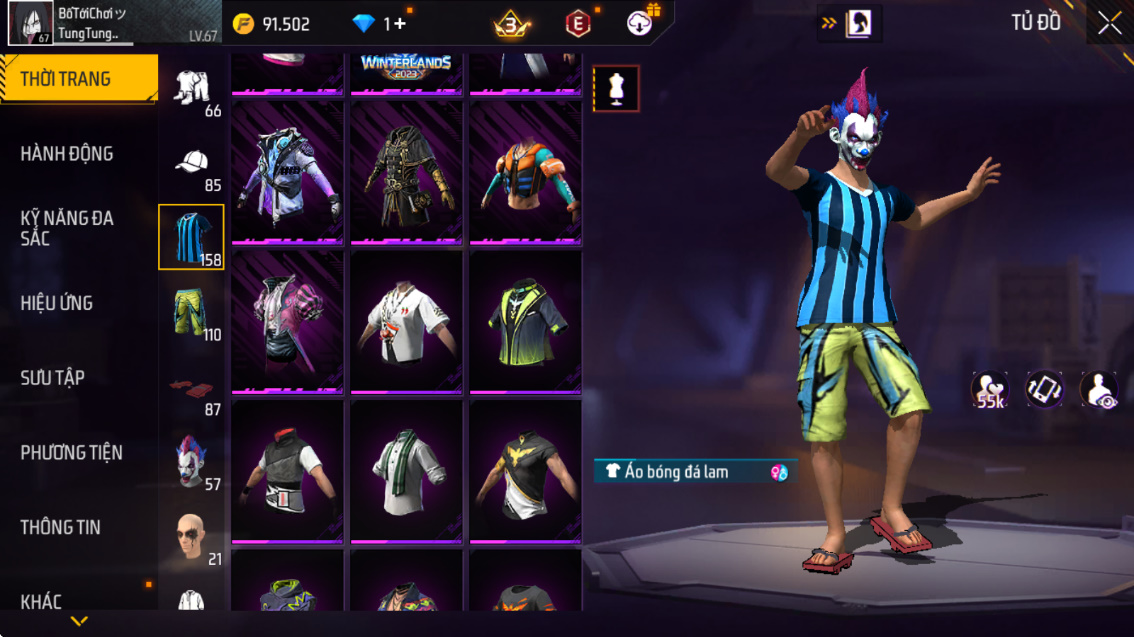Switch to KỸ NĂNG ĐA SẮC
The height and width of the screenshot is (637, 1134).
click(67, 228)
